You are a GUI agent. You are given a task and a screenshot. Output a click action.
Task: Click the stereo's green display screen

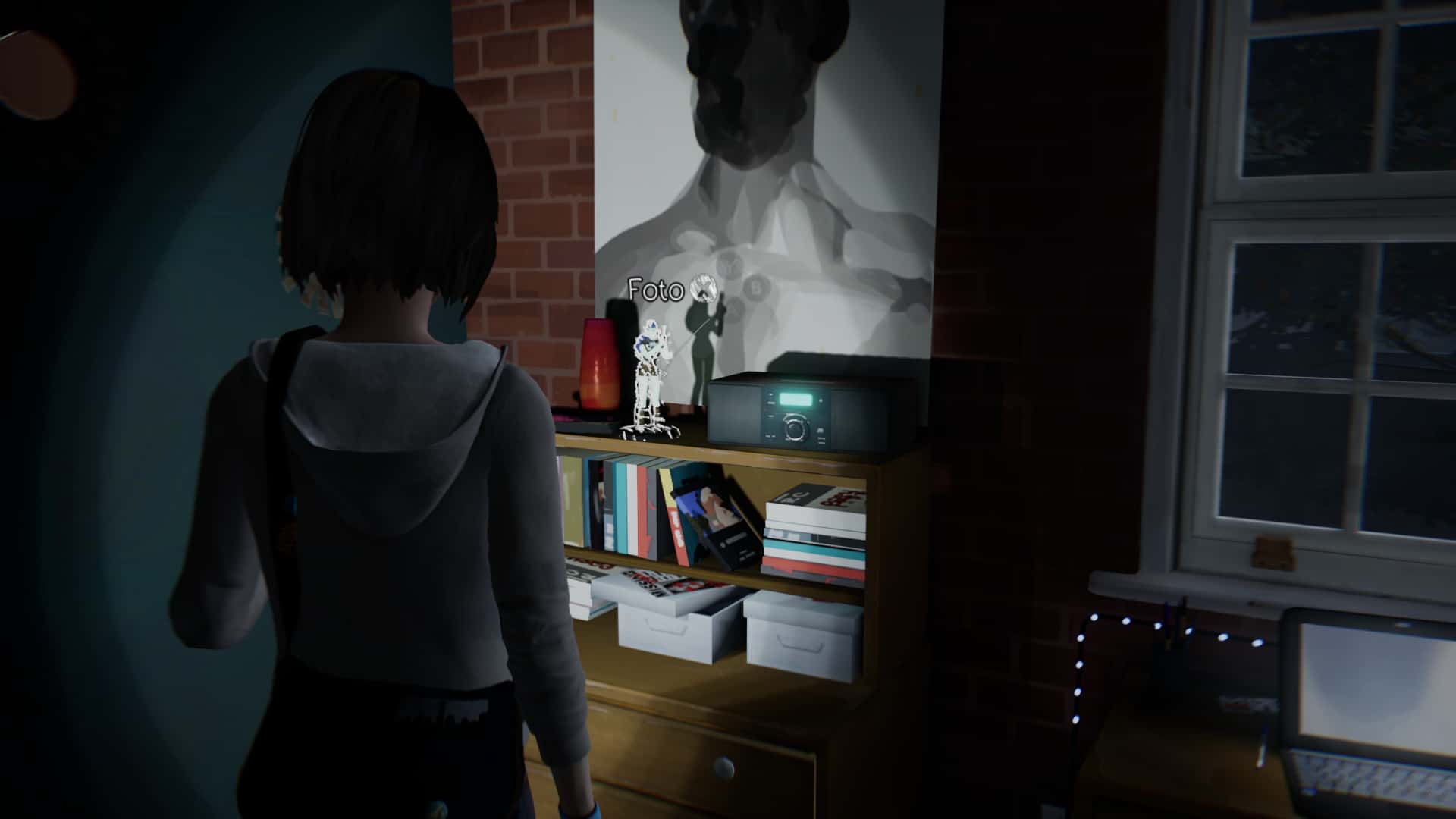(795, 399)
